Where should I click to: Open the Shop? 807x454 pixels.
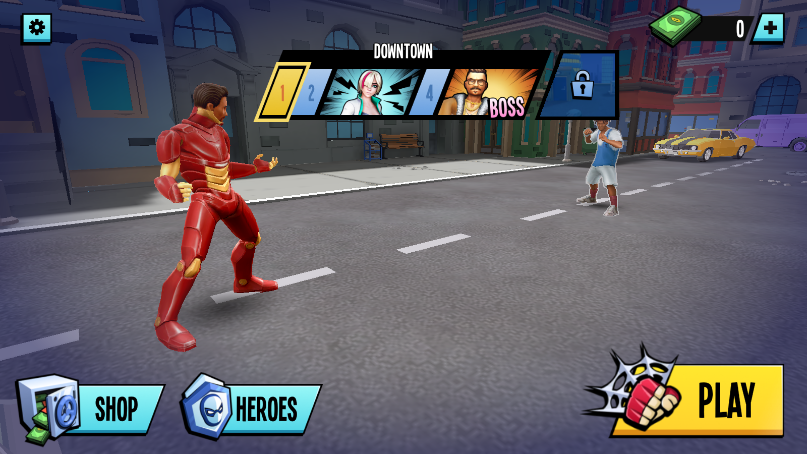coord(92,408)
